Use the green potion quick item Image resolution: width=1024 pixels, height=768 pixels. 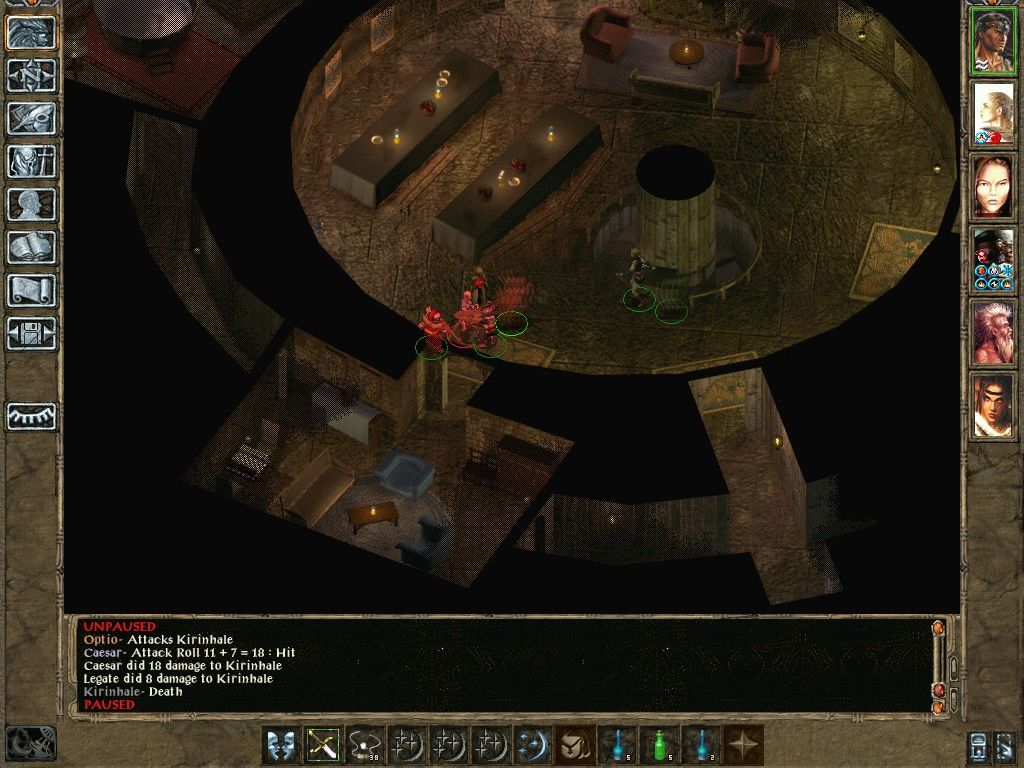pos(659,745)
